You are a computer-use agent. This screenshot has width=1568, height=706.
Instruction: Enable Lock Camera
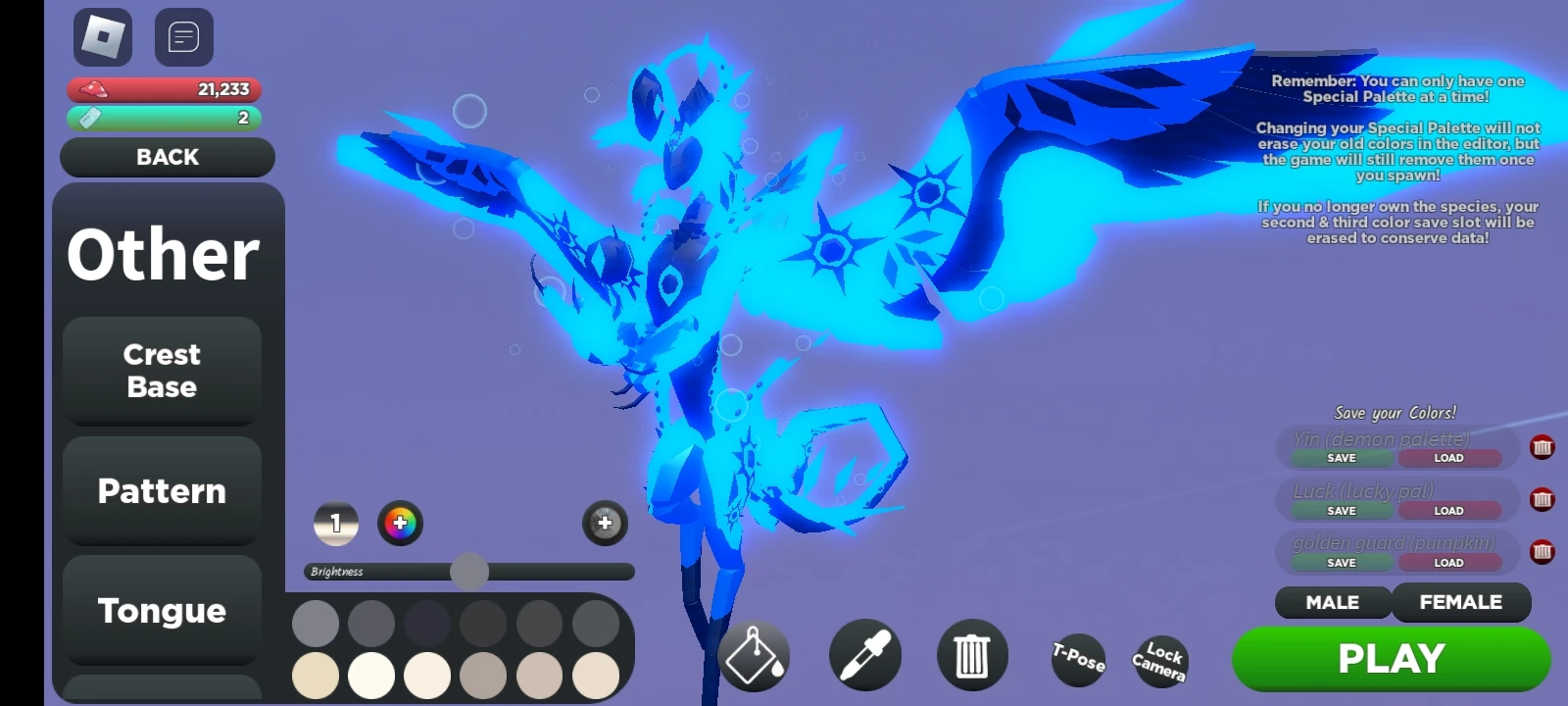click(1160, 662)
